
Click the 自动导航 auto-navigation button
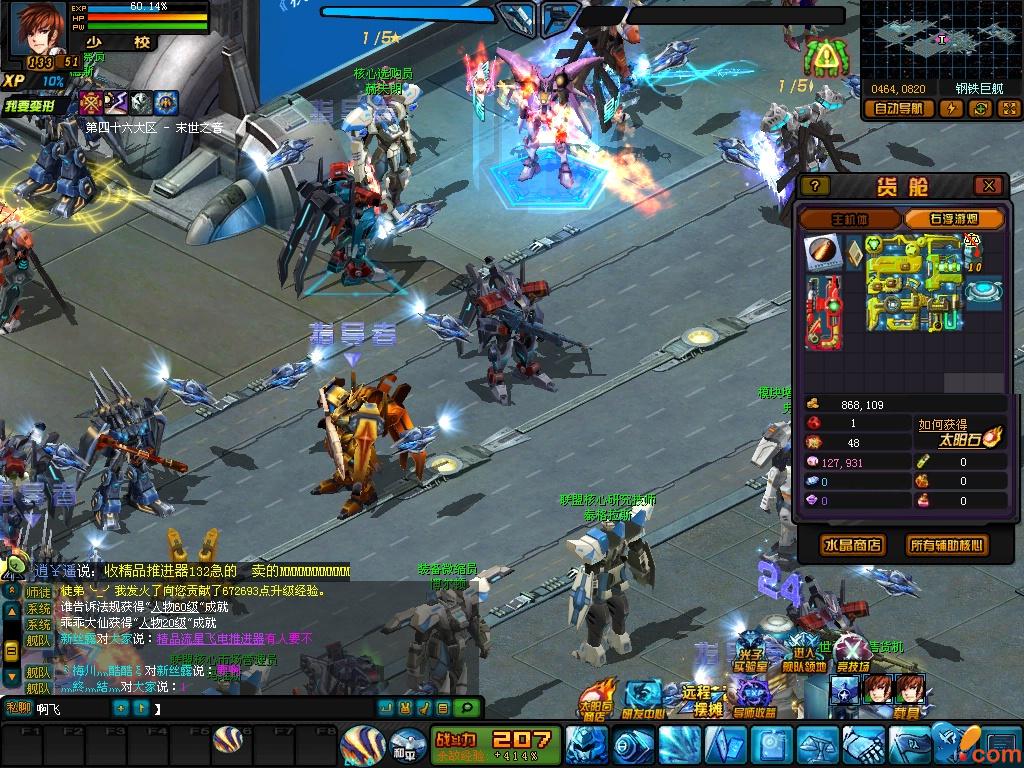coord(898,109)
